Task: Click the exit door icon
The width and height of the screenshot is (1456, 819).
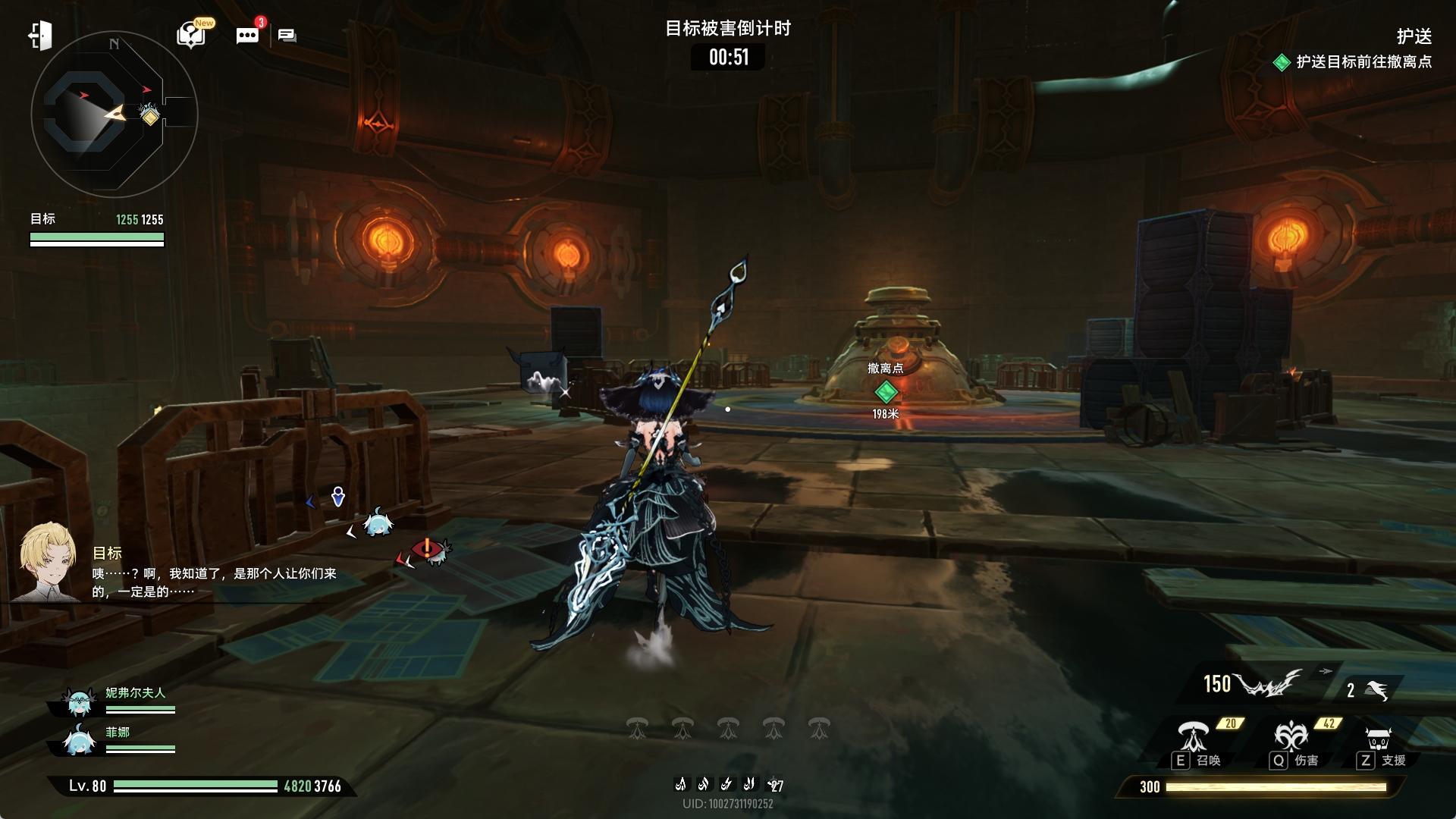Action: pos(40,36)
